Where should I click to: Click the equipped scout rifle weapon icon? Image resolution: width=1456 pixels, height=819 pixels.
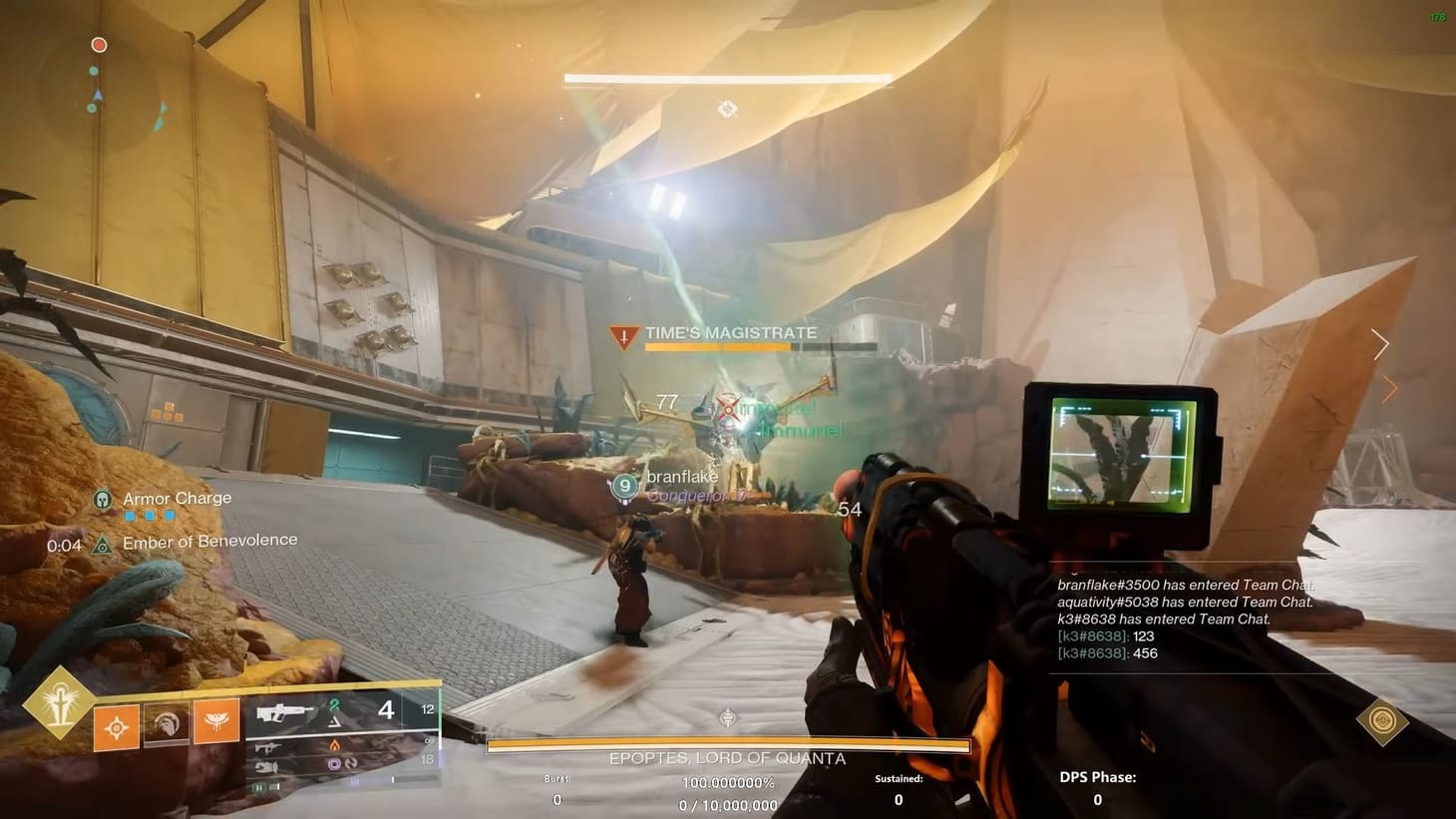[283, 712]
